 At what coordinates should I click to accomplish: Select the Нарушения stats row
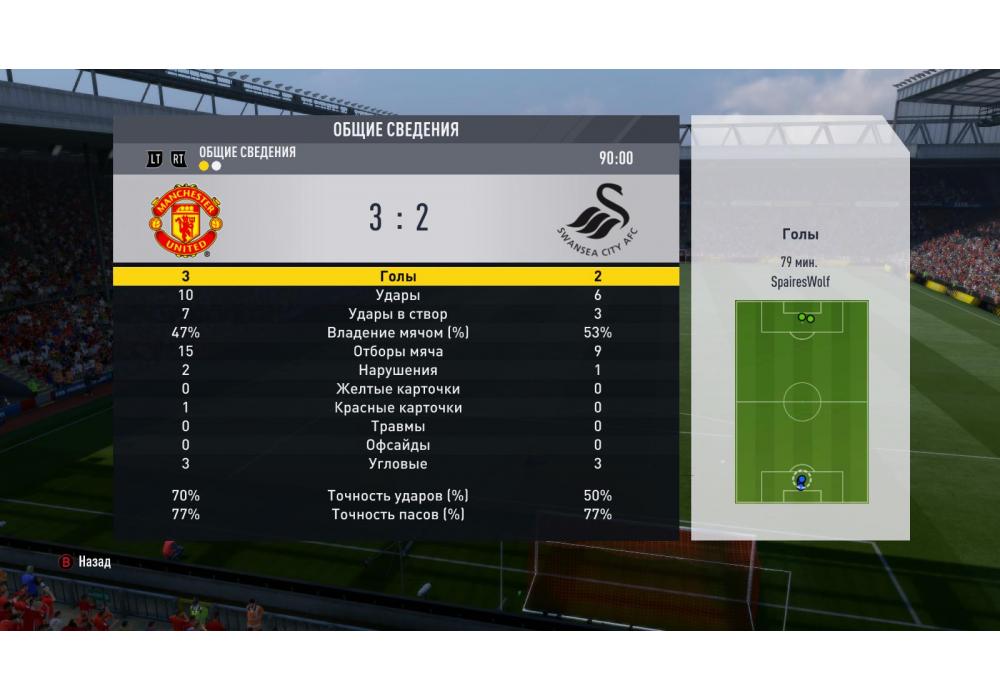tap(397, 370)
